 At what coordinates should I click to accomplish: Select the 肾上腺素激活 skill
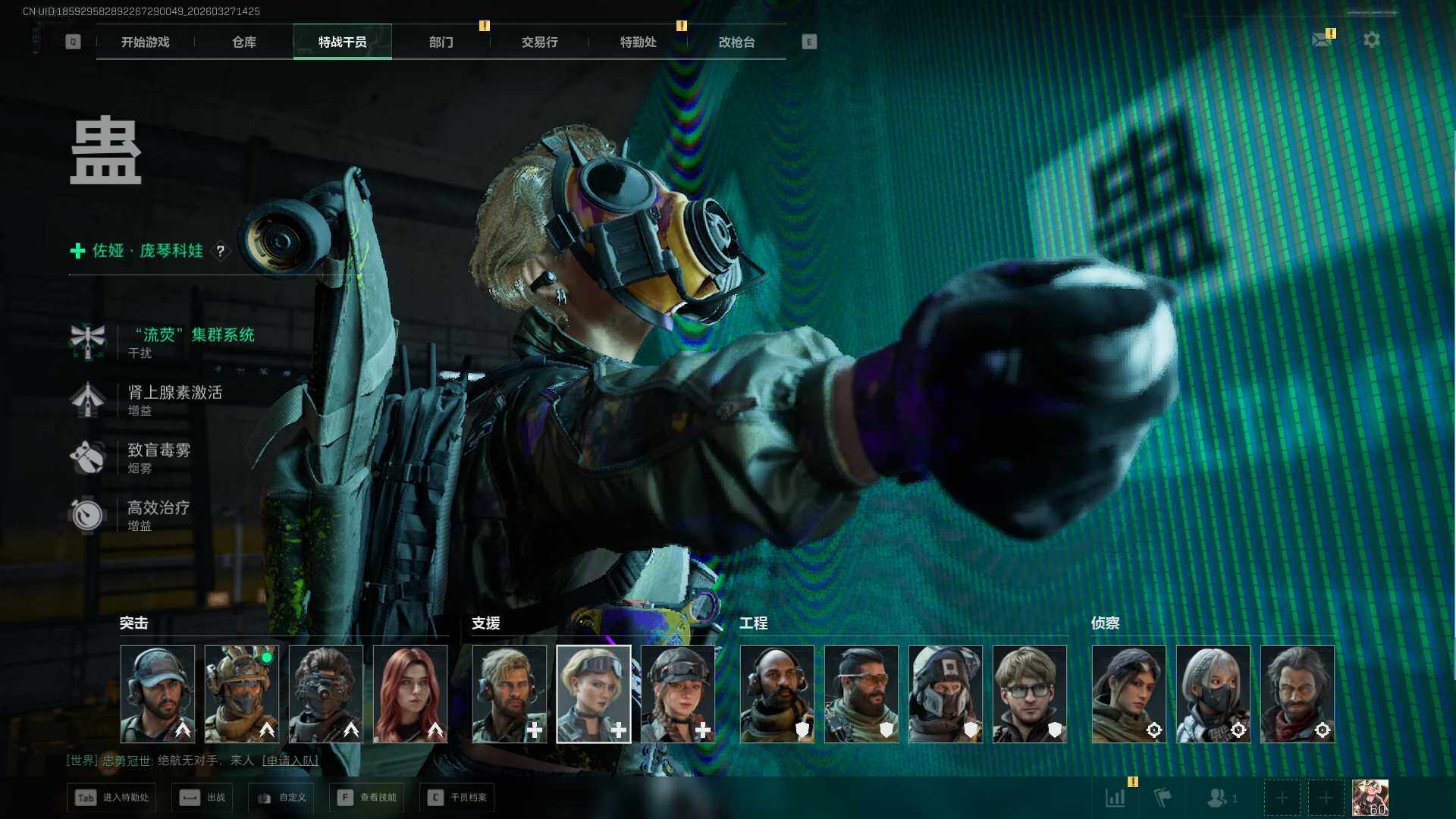click(x=174, y=393)
